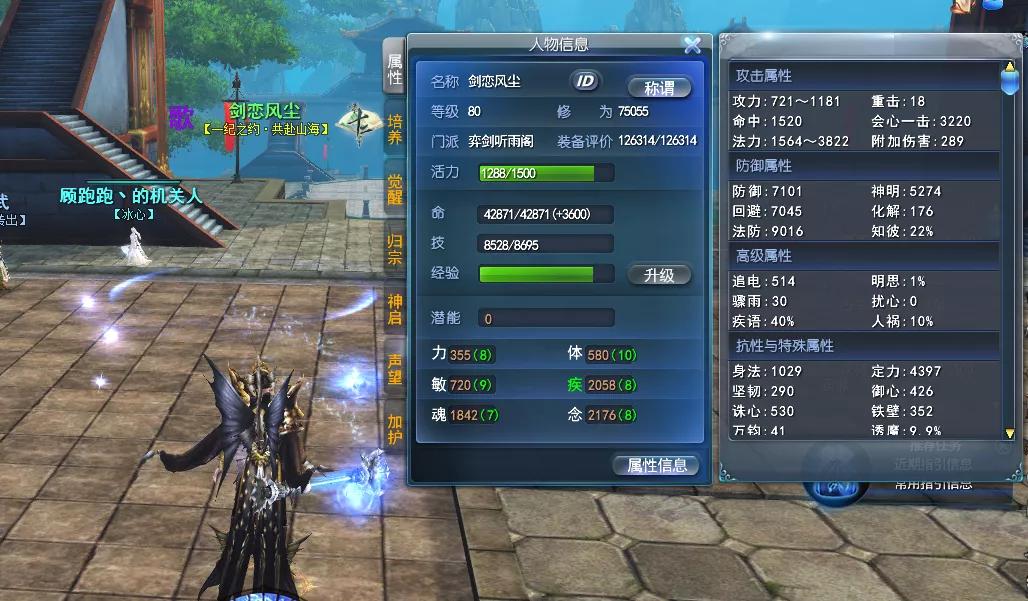Click the 升级 level-up button
Screen dimensions: 1028x601
(659, 275)
